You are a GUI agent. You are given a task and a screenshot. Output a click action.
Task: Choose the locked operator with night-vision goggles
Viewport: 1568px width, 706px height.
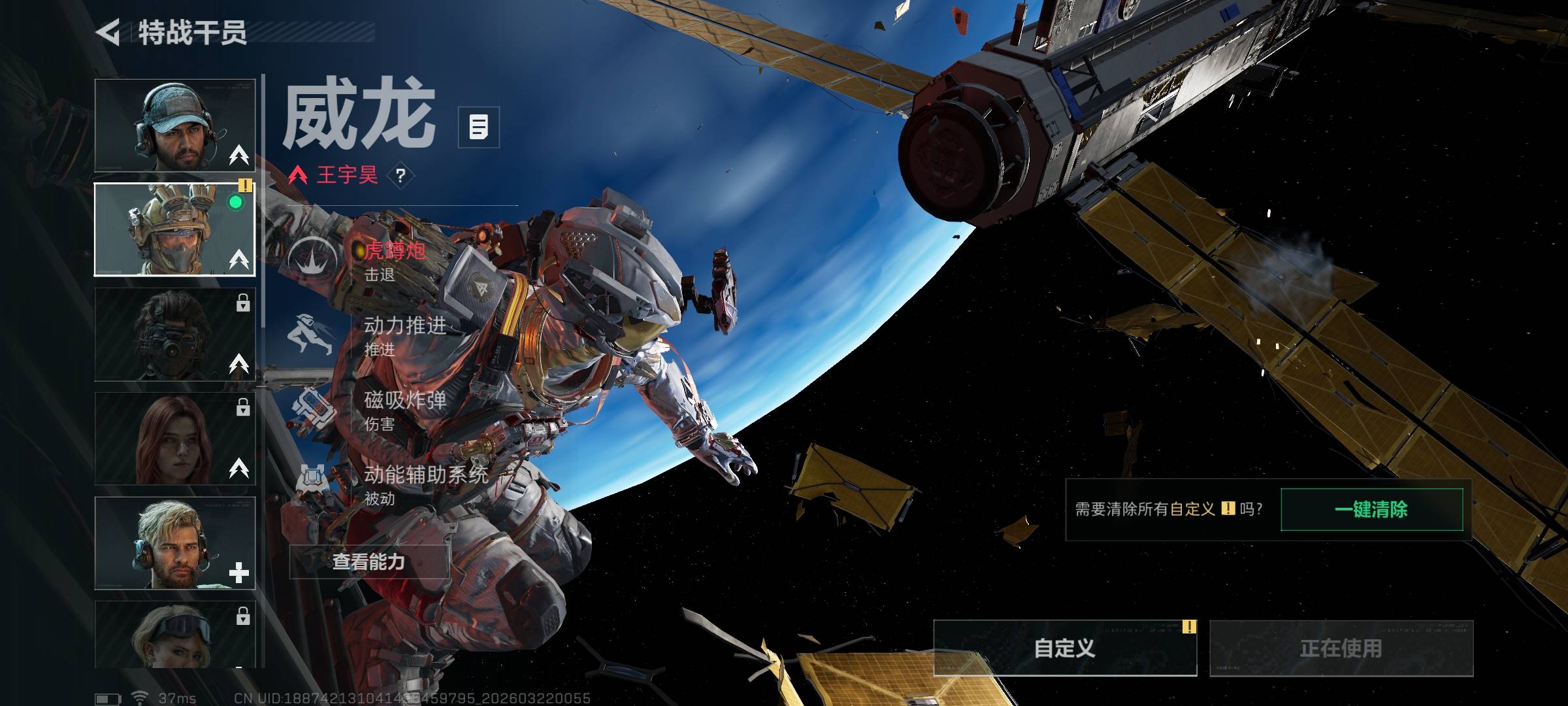[x=174, y=334]
